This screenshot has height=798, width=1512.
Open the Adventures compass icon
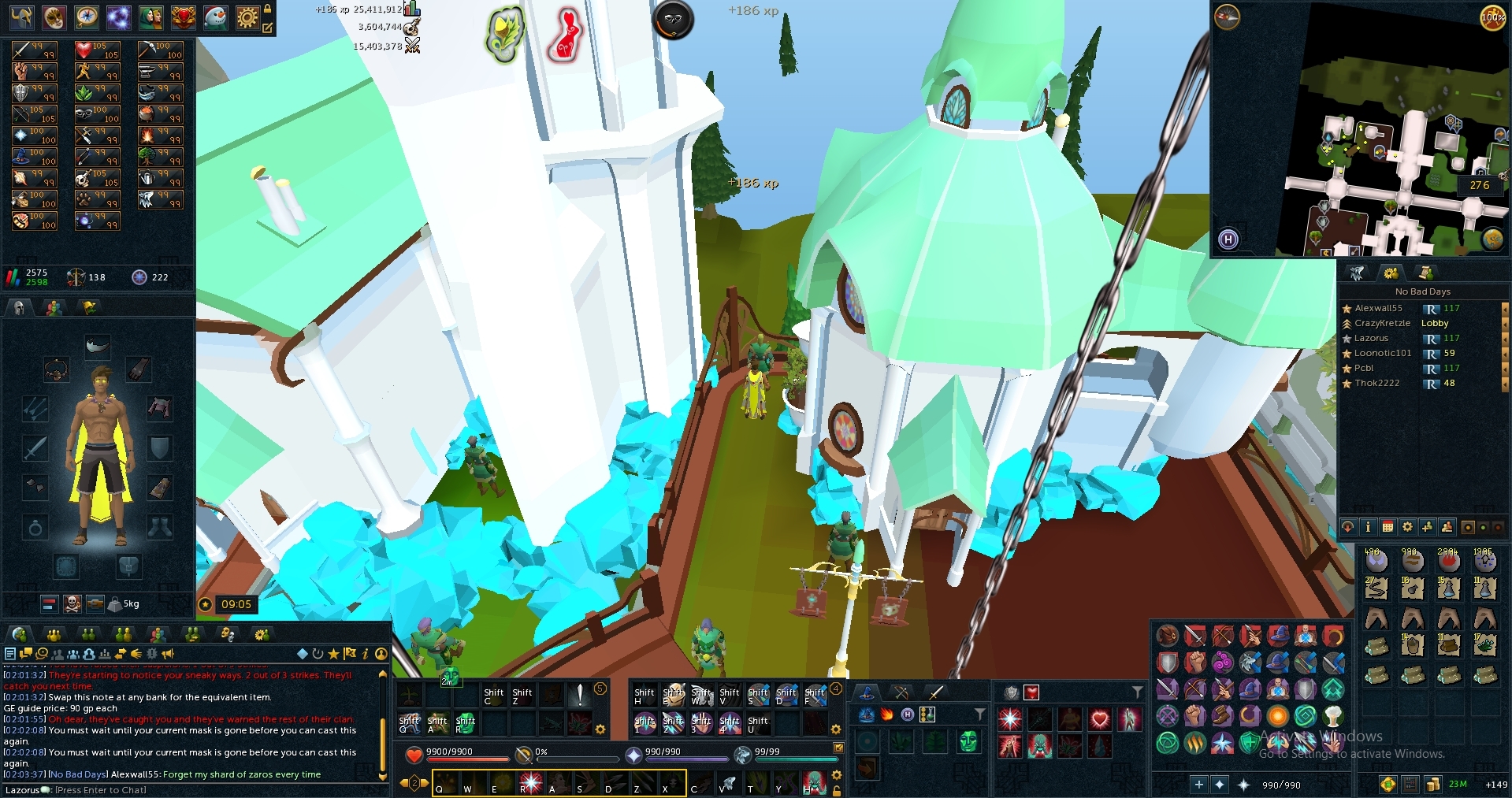pos(85,17)
